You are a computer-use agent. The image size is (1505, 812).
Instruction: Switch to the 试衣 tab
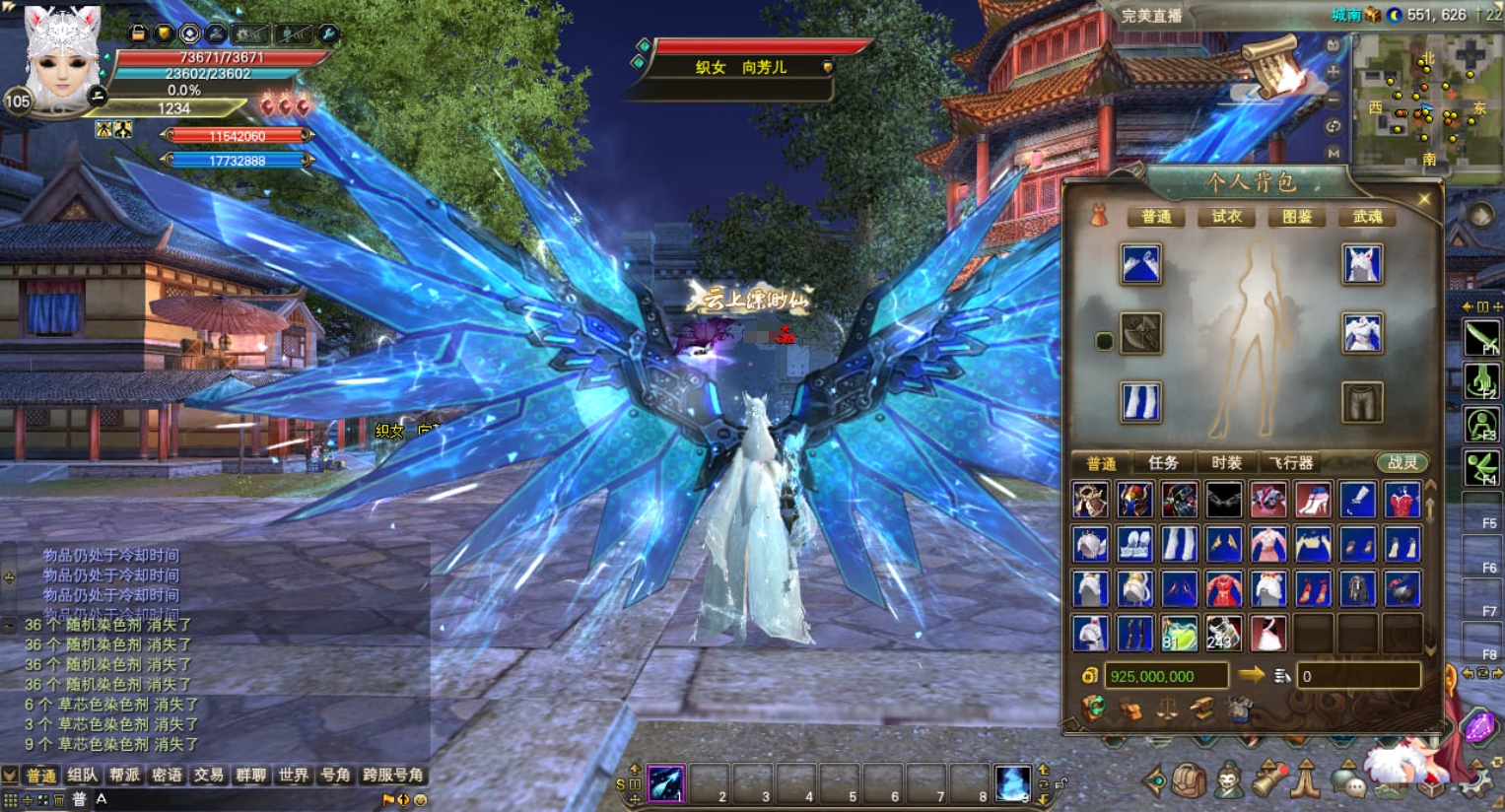click(1226, 217)
